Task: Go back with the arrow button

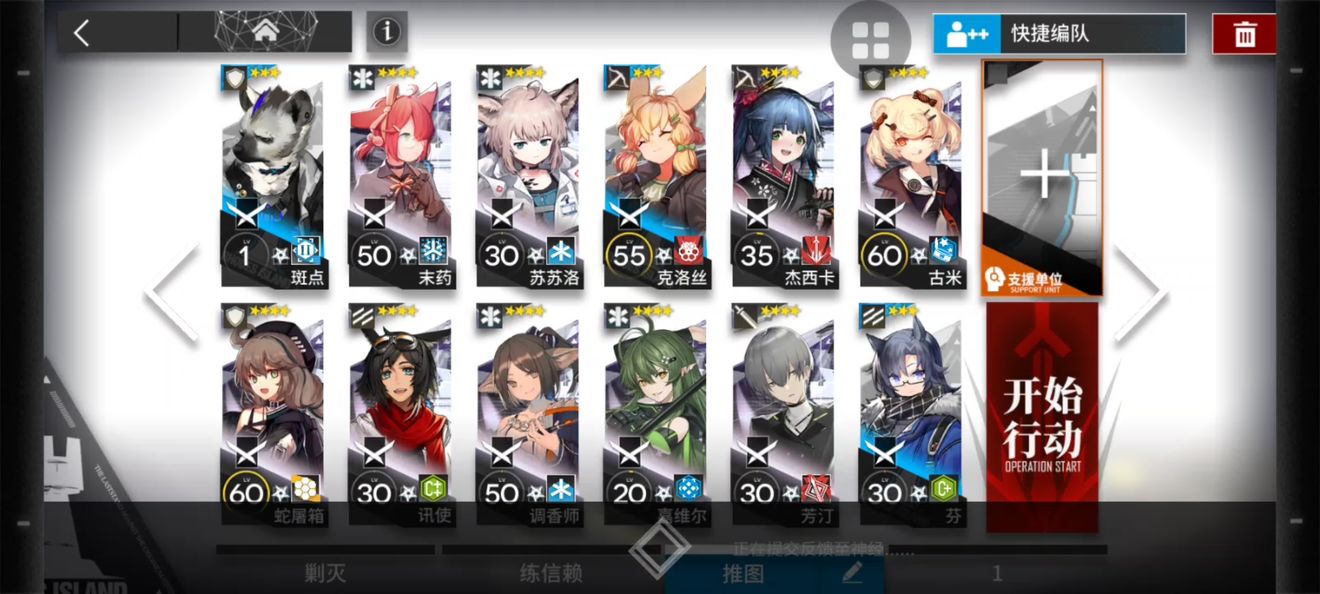Action: coord(82,33)
